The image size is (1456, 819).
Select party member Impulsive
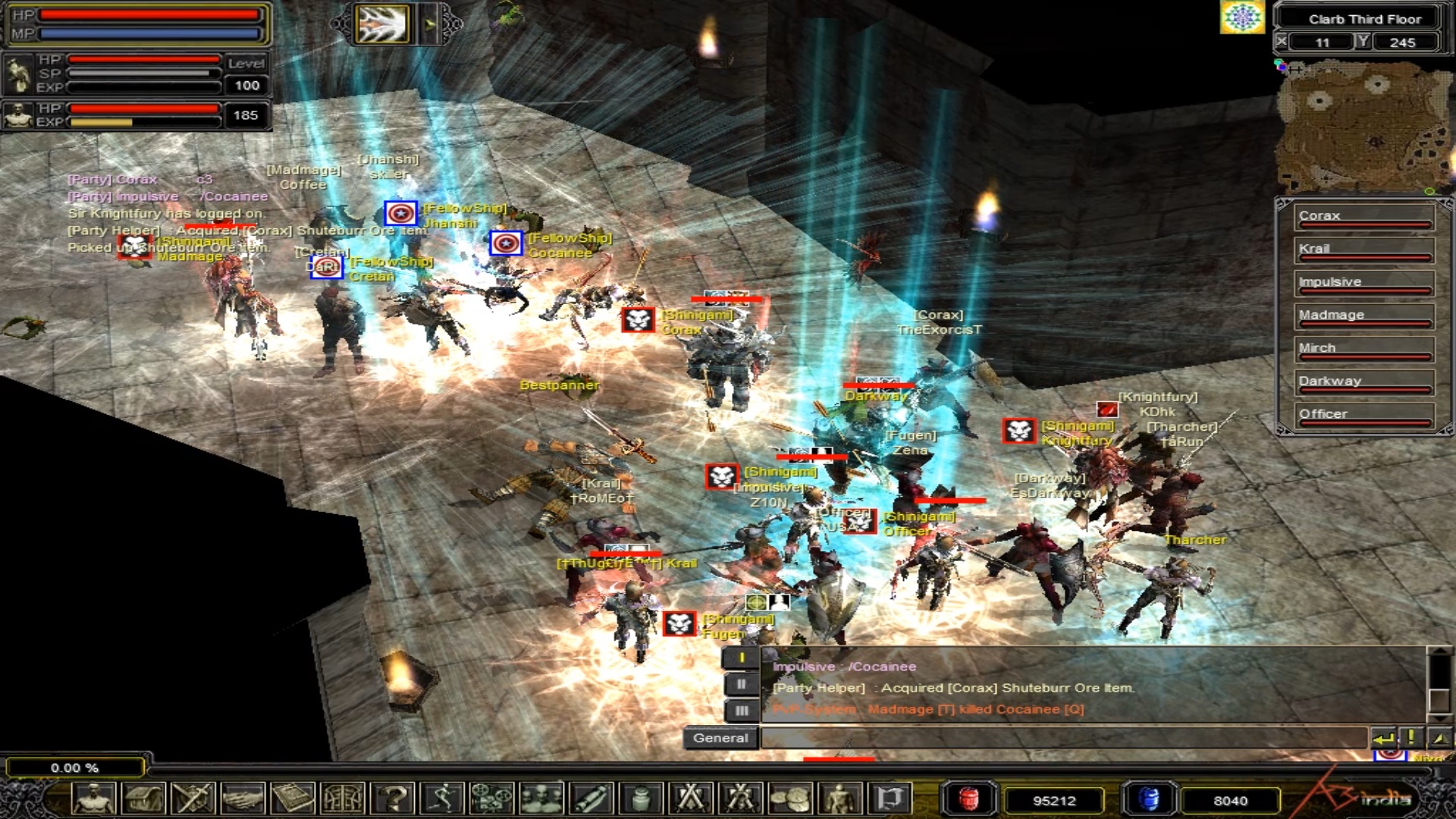tap(1363, 283)
